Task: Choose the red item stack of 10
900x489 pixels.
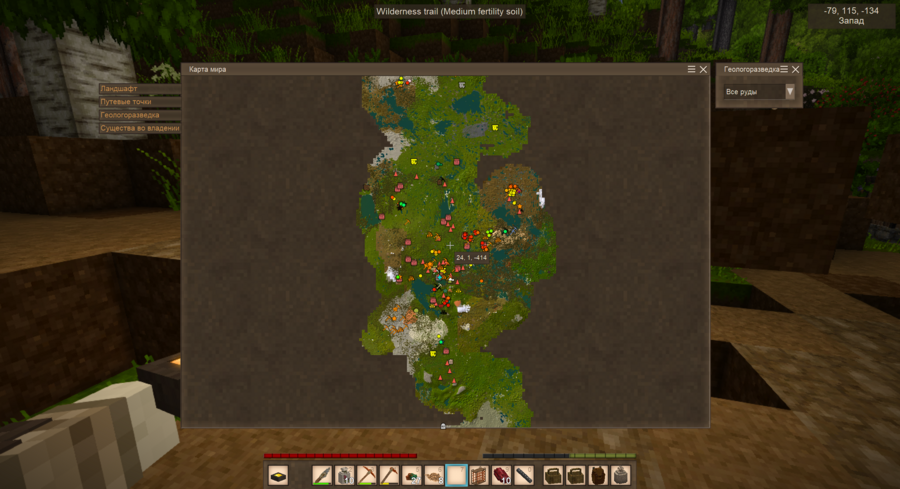Action: (502, 475)
